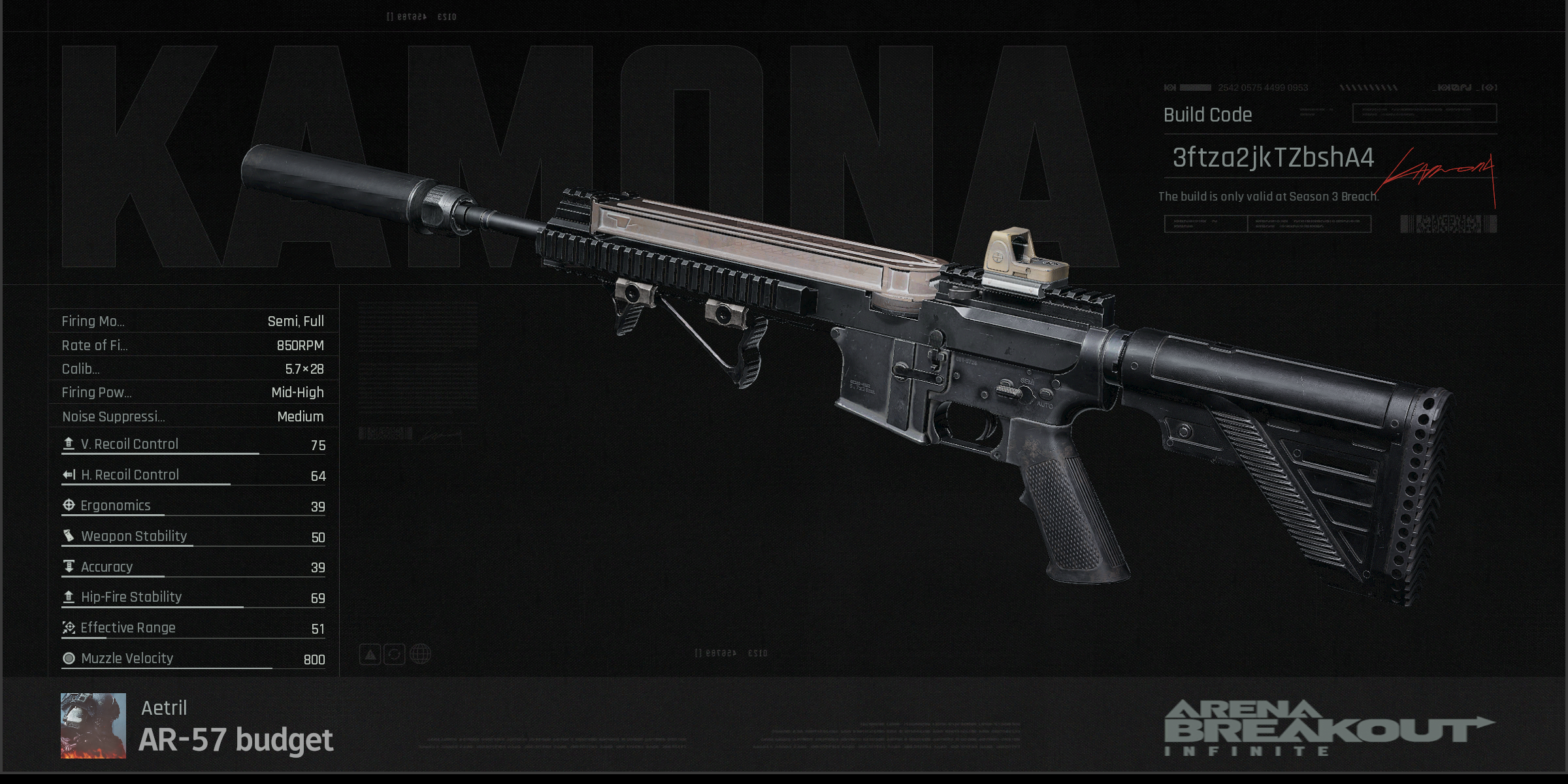Click the faint globe icon
The width and height of the screenshot is (1568, 784).
[420, 653]
